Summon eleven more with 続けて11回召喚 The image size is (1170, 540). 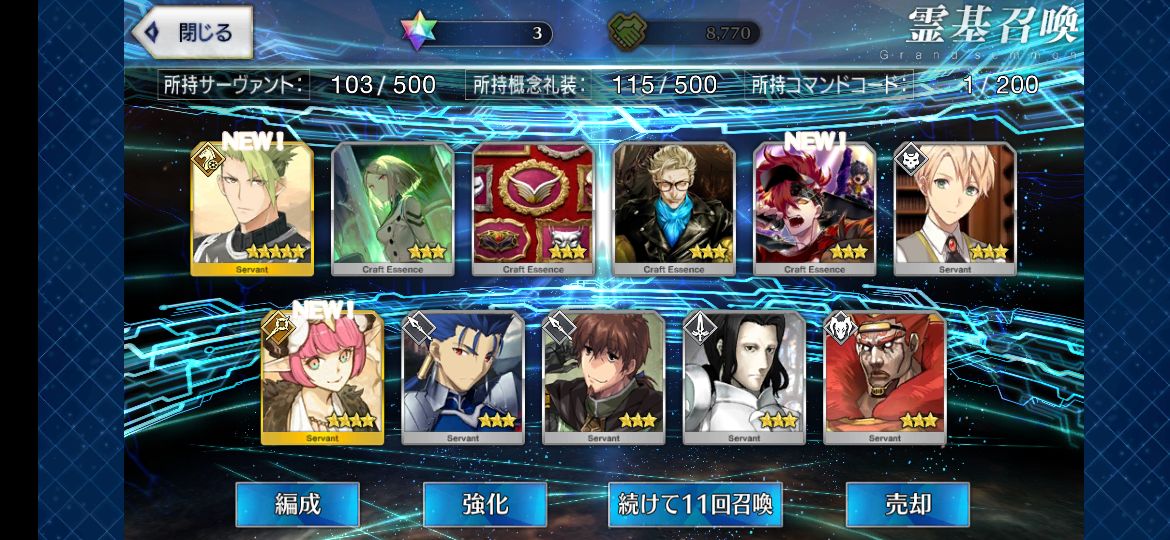point(695,504)
